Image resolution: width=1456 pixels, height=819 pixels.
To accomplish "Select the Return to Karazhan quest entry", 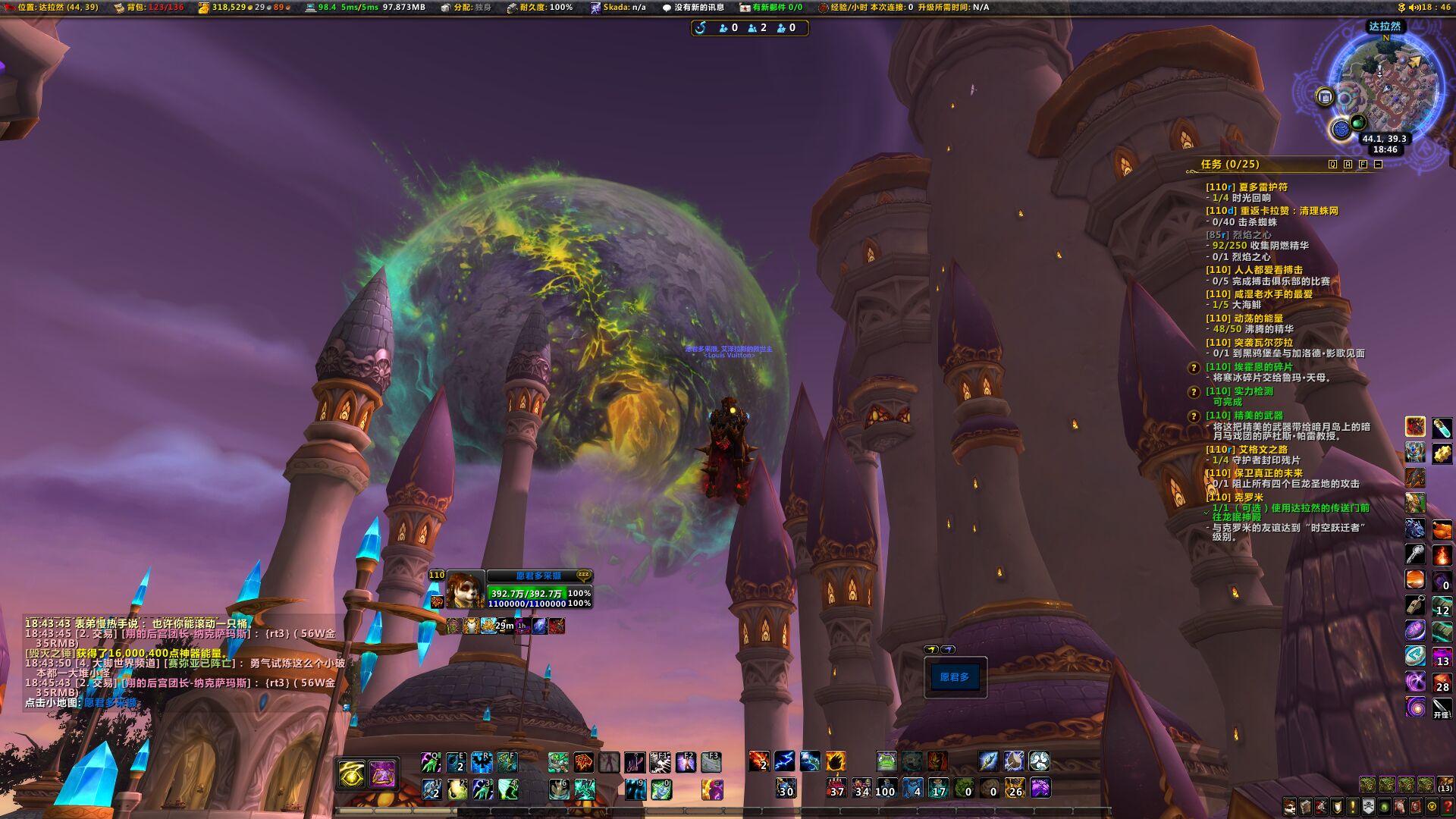I will click(1288, 211).
